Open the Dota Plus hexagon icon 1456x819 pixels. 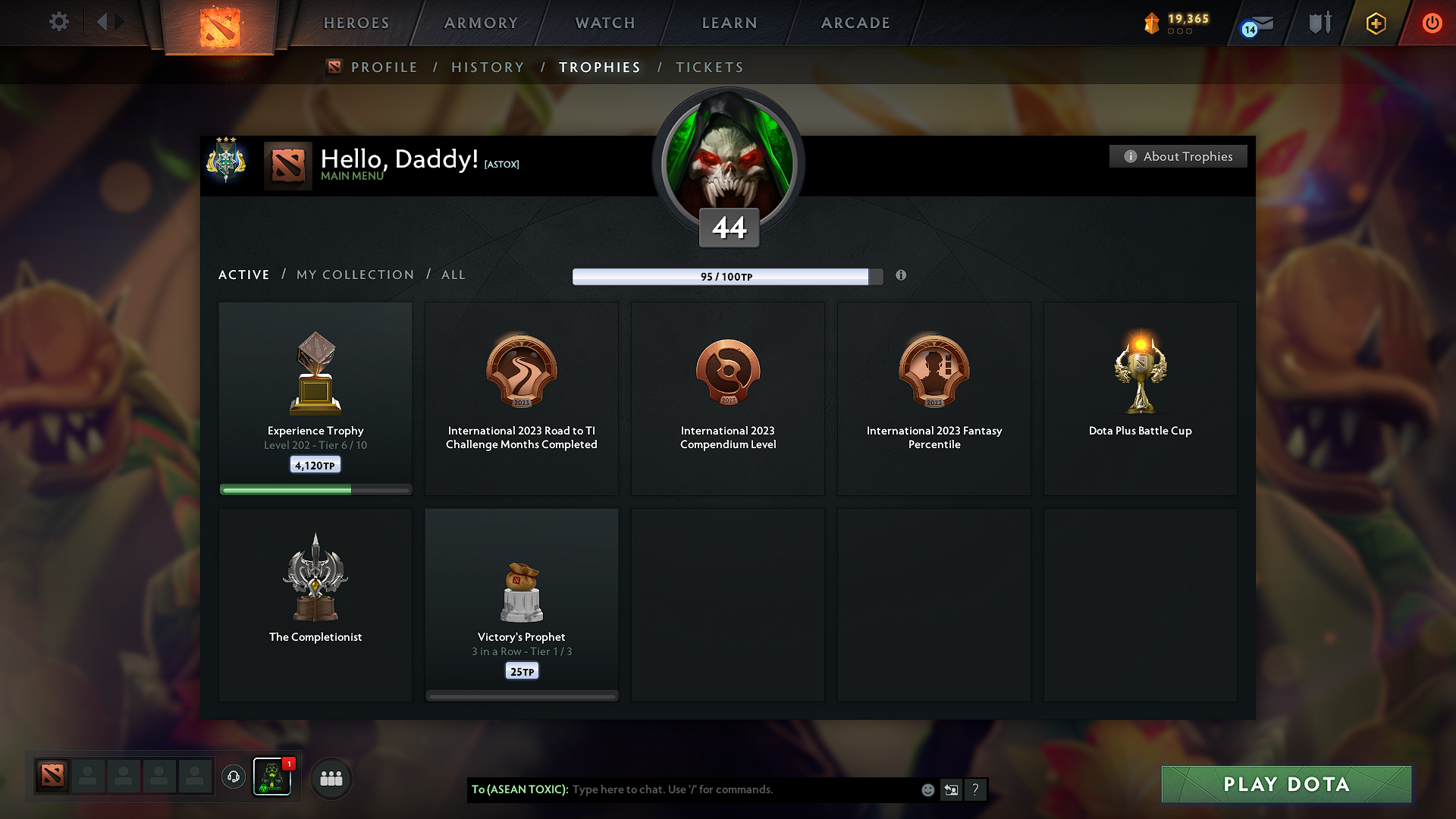(x=1374, y=23)
